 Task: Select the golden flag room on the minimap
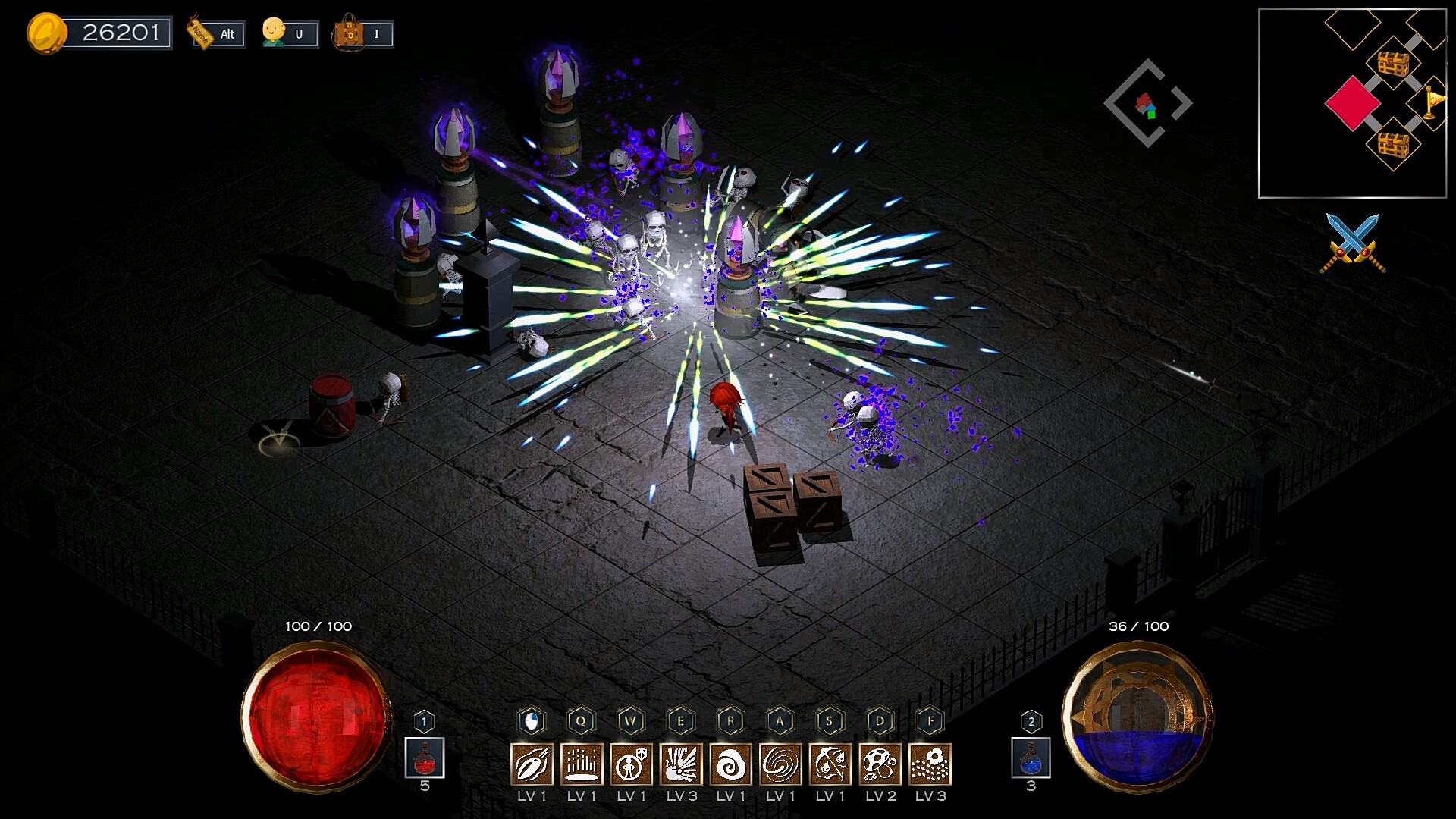(1430, 103)
